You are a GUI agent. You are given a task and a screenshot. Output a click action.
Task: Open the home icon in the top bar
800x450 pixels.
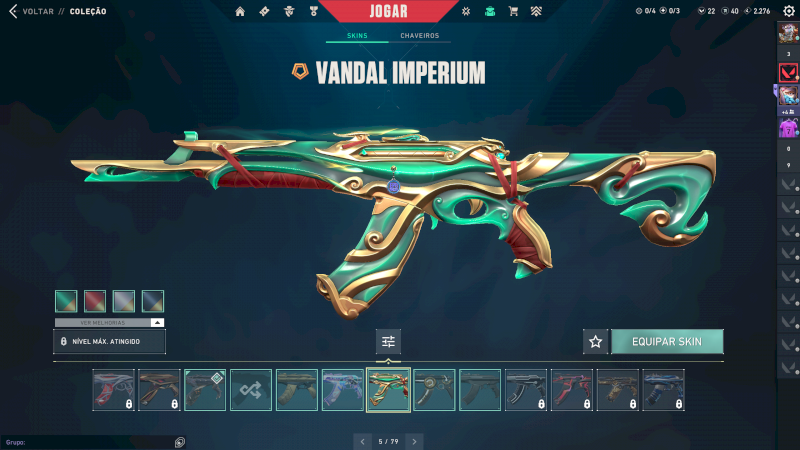tap(240, 11)
